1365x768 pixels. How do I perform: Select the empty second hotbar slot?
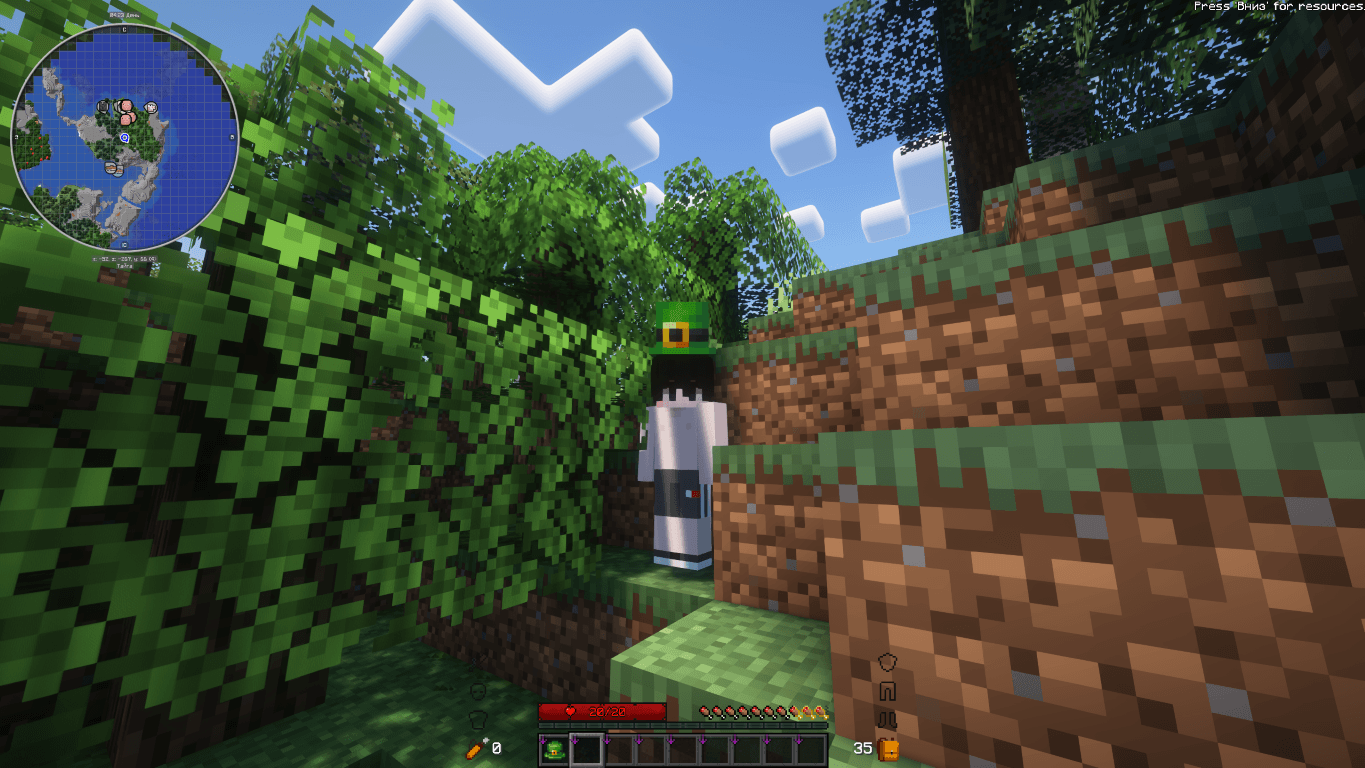585,751
